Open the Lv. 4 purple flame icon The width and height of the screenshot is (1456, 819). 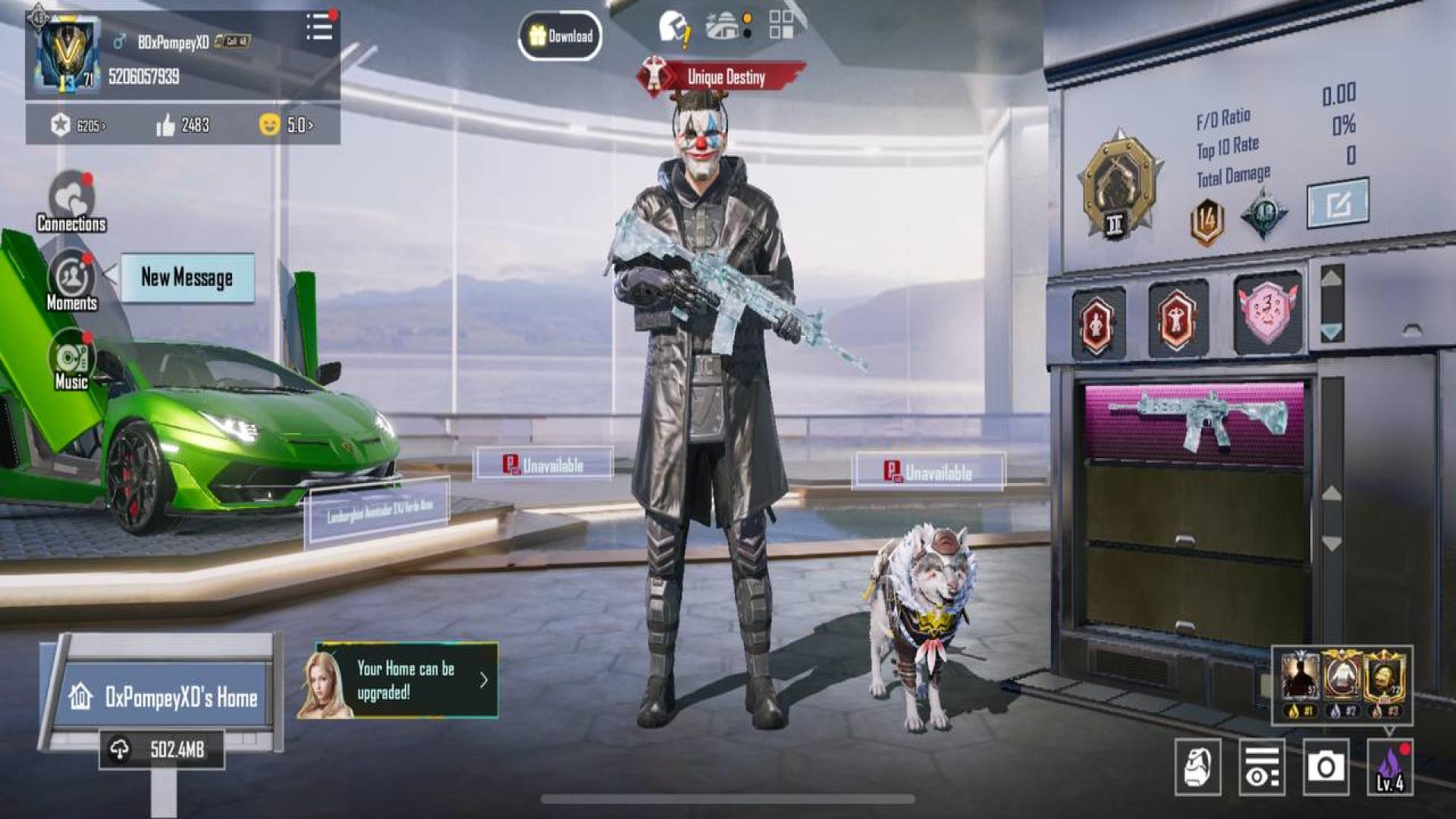point(1390,767)
